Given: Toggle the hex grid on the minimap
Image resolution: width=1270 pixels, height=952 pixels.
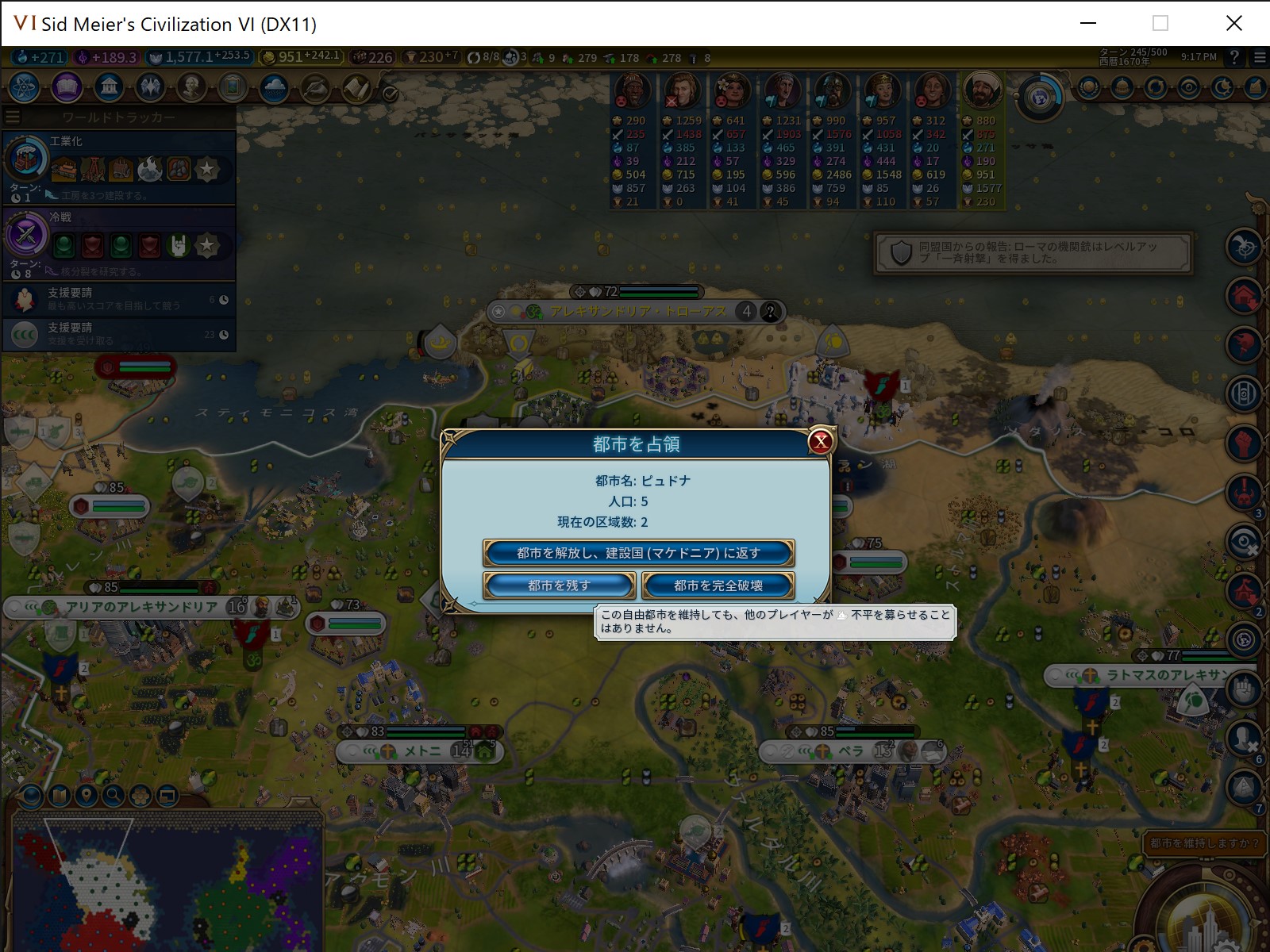Looking at the screenshot, I should 139,796.
